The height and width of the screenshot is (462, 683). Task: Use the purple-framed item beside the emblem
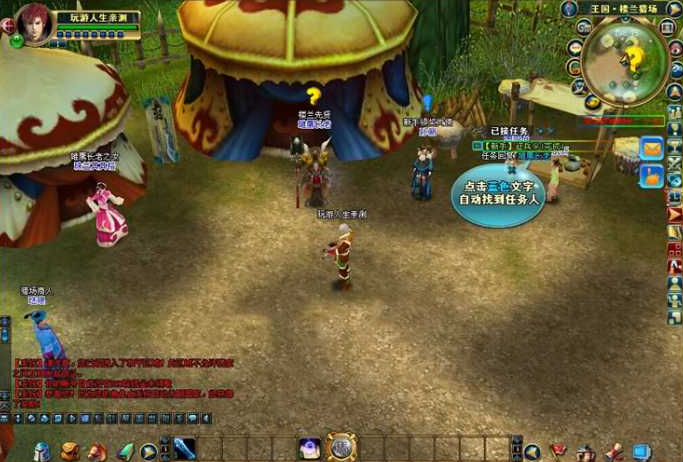coord(310,448)
